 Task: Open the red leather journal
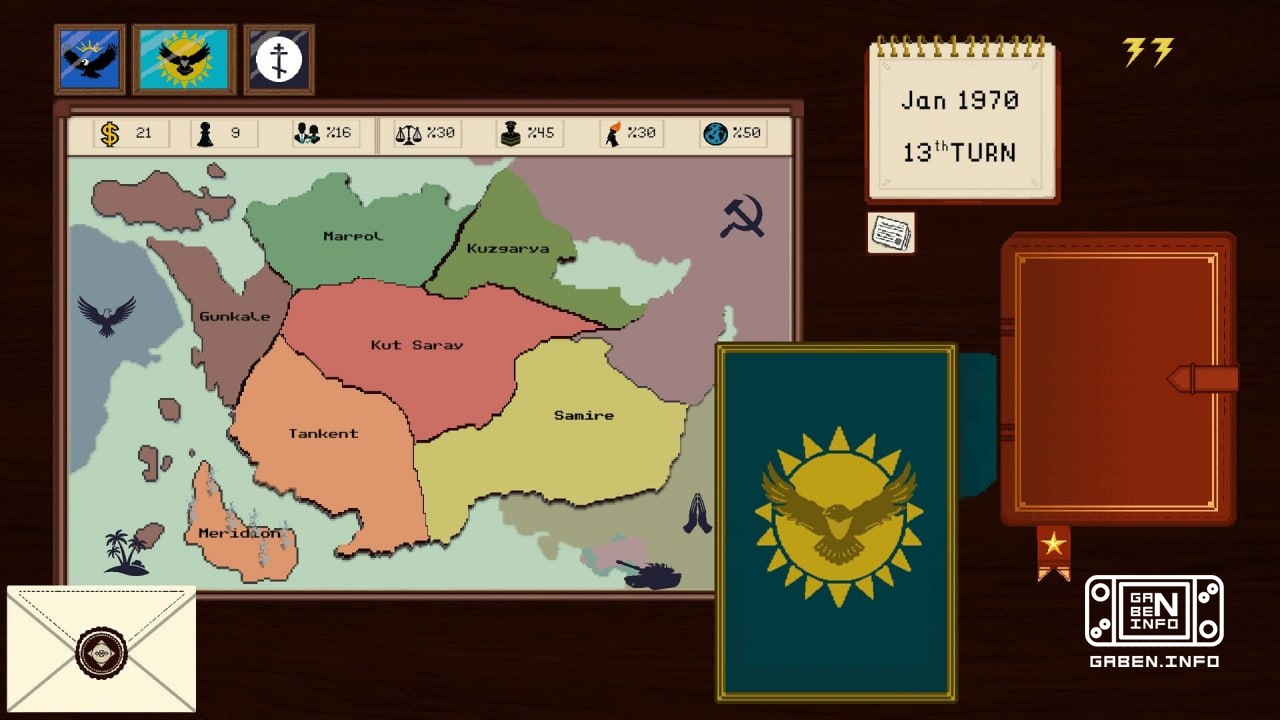(1119, 380)
